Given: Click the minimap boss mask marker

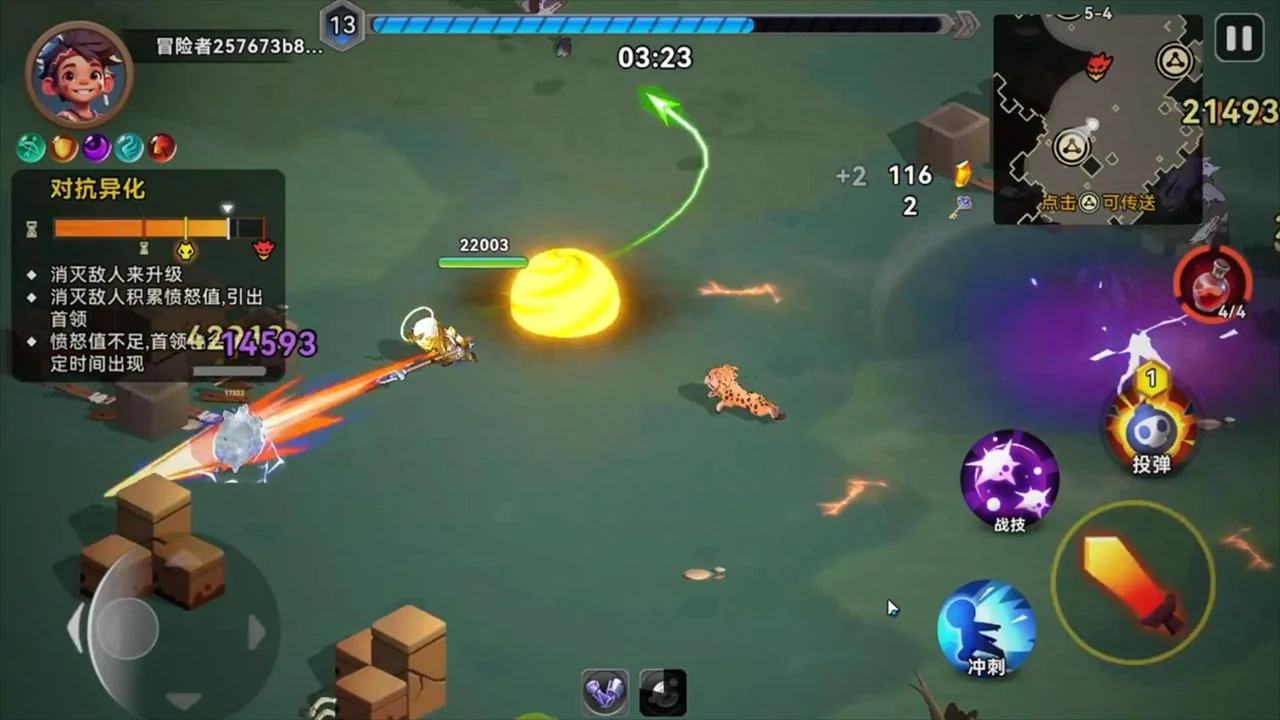Looking at the screenshot, I should coord(1099,66).
